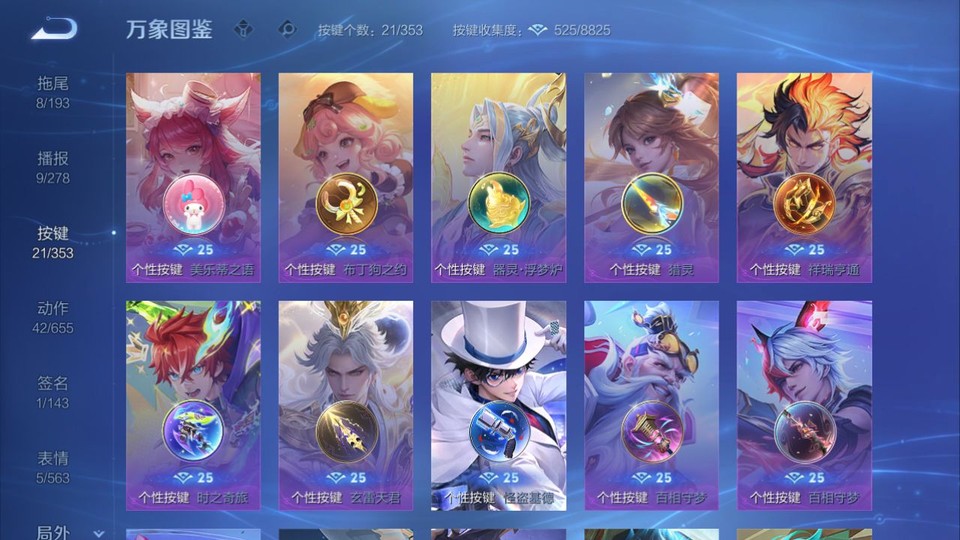The height and width of the screenshot is (540, 960).
Task: Choose the 布丁狗之约 key skin card
Action: click(346, 178)
